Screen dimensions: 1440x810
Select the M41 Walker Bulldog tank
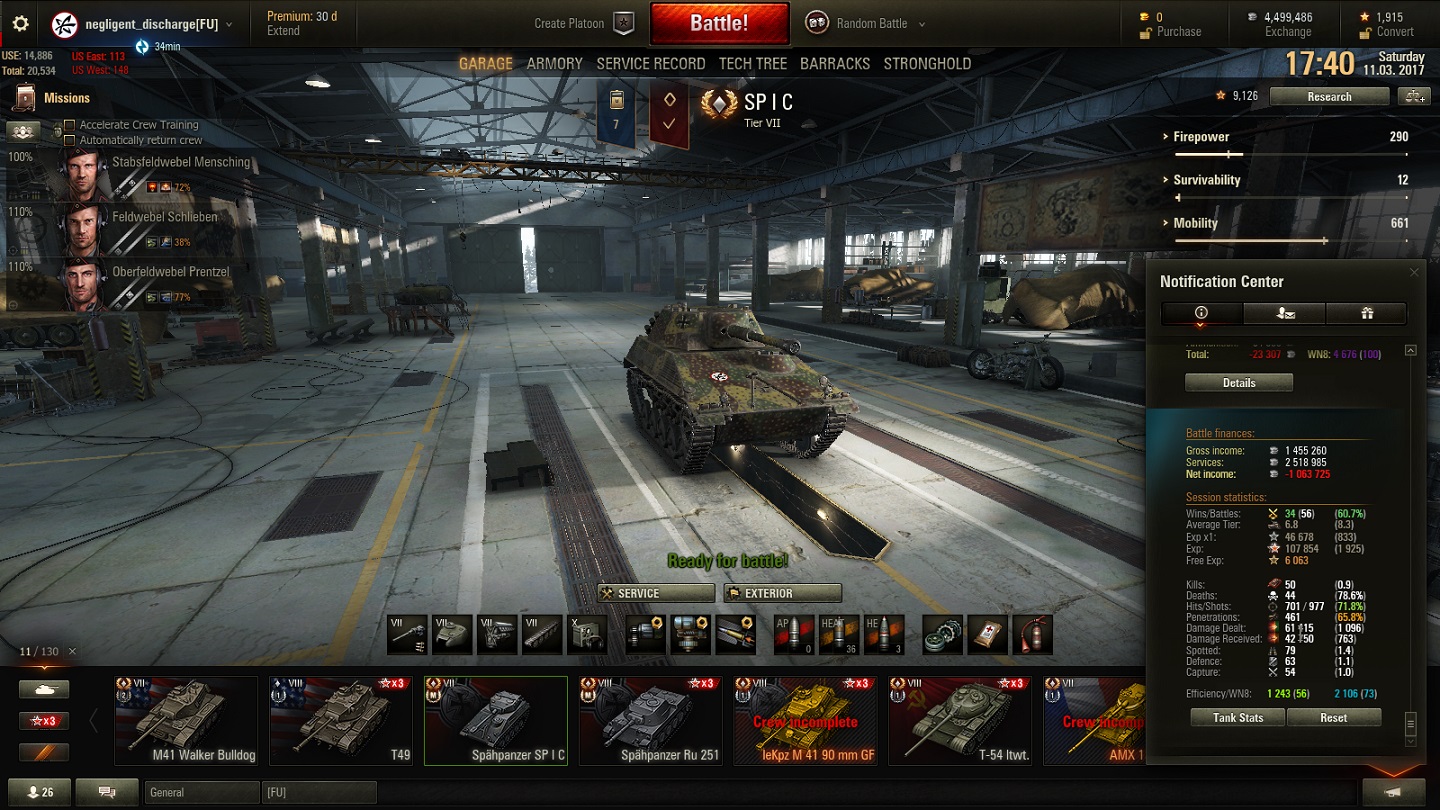(x=186, y=721)
